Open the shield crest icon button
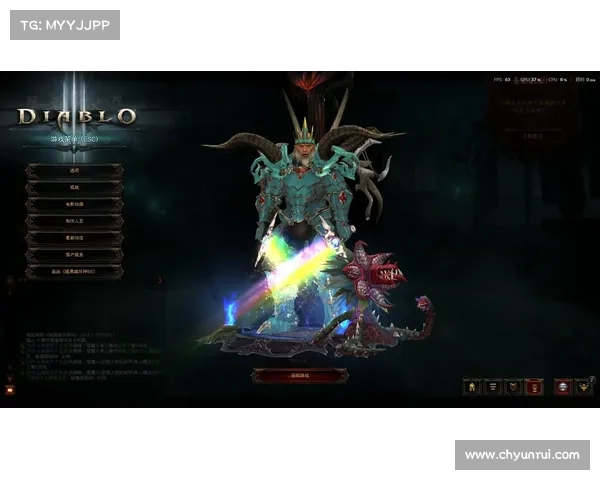The height and width of the screenshot is (480, 600). [x=513, y=387]
